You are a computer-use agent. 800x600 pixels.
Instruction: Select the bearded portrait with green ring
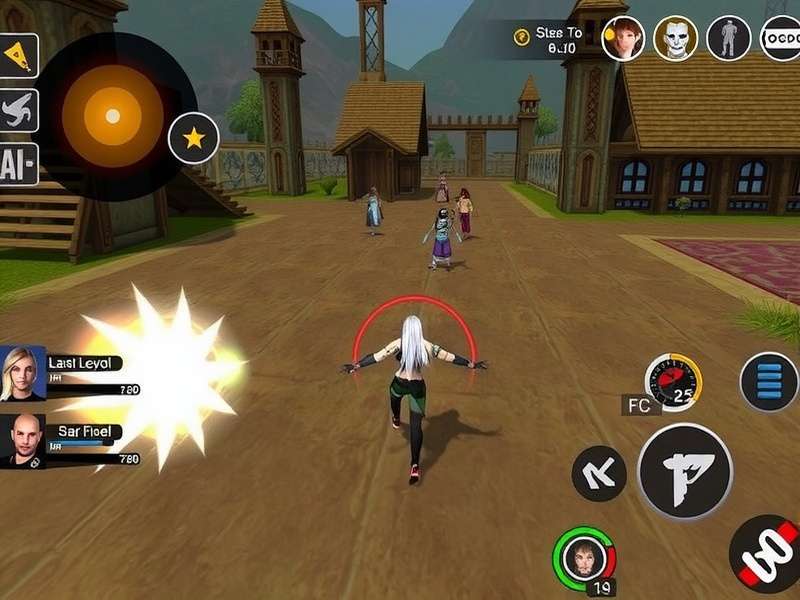coord(585,559)
